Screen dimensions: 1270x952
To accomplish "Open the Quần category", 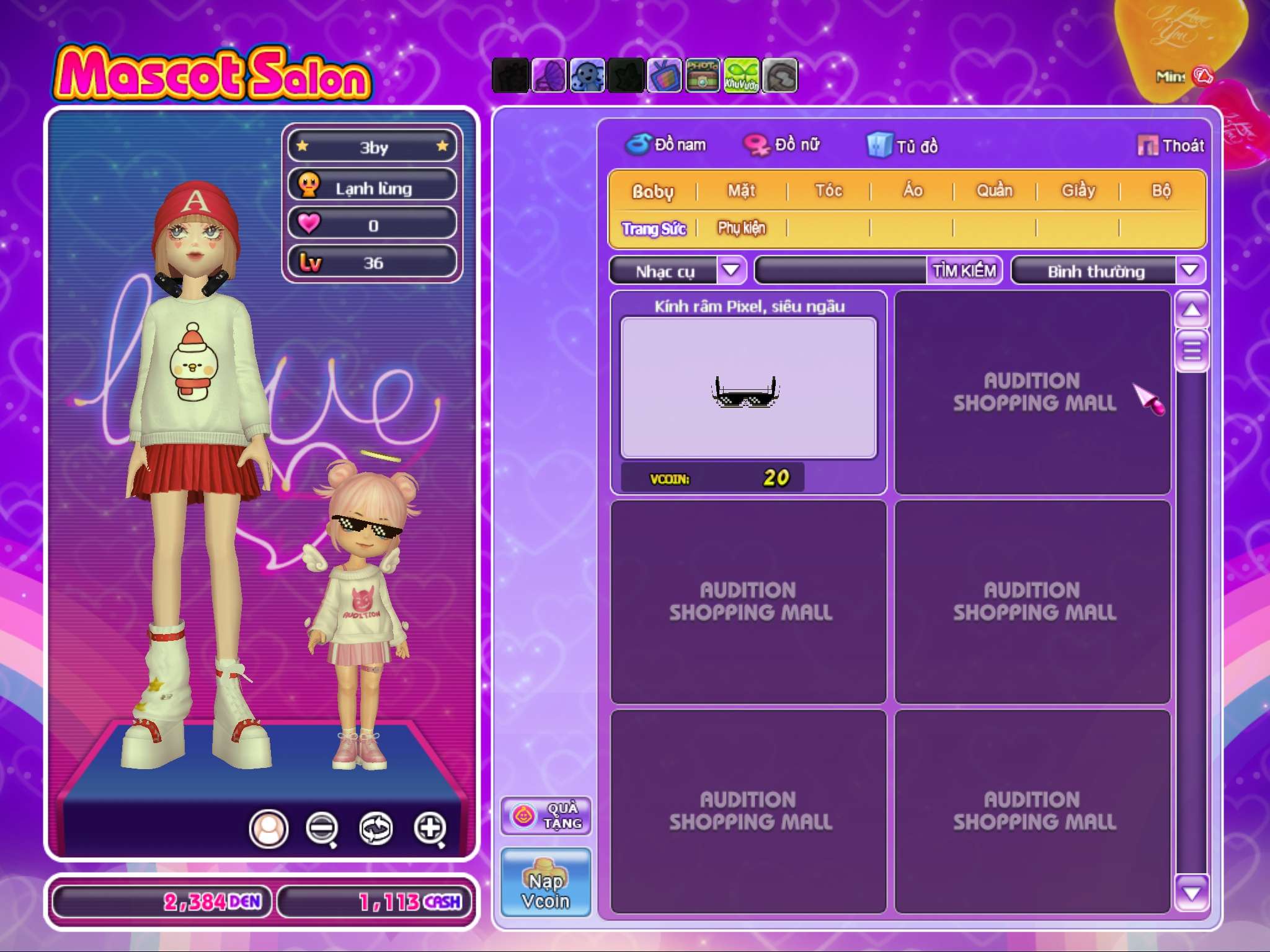I will [994, 191].
